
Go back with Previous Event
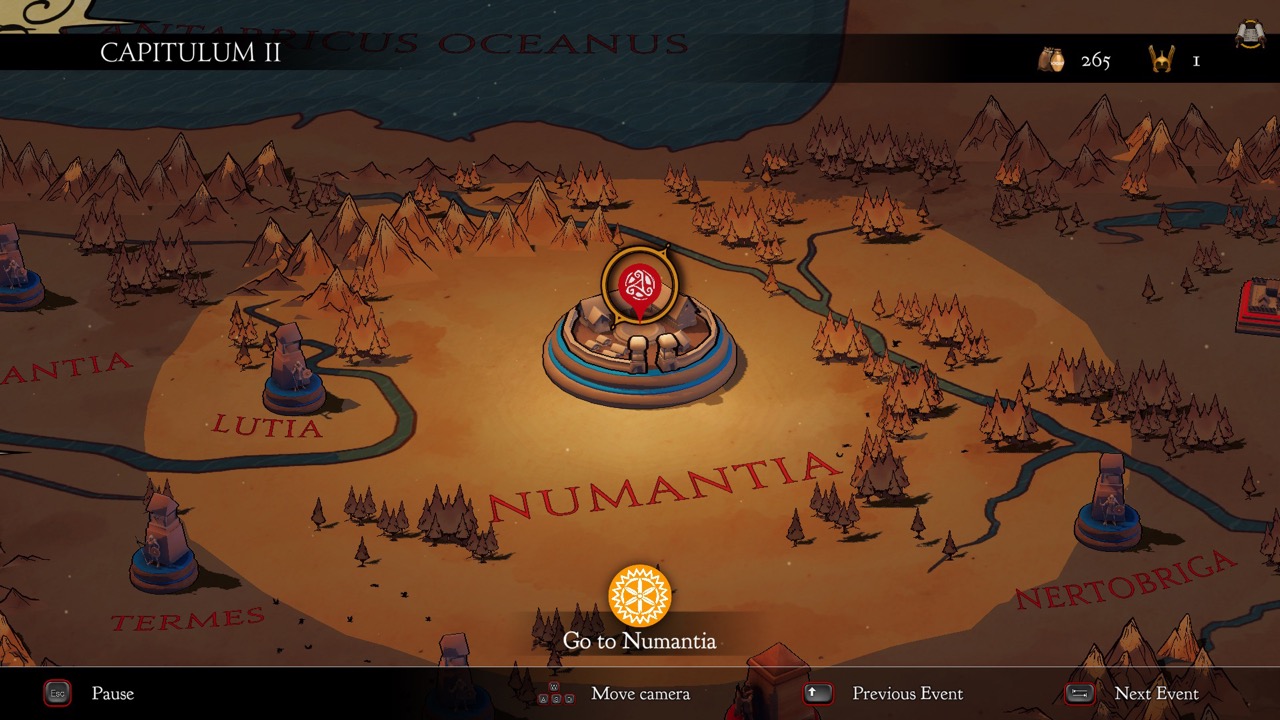(x=906, y=693)
